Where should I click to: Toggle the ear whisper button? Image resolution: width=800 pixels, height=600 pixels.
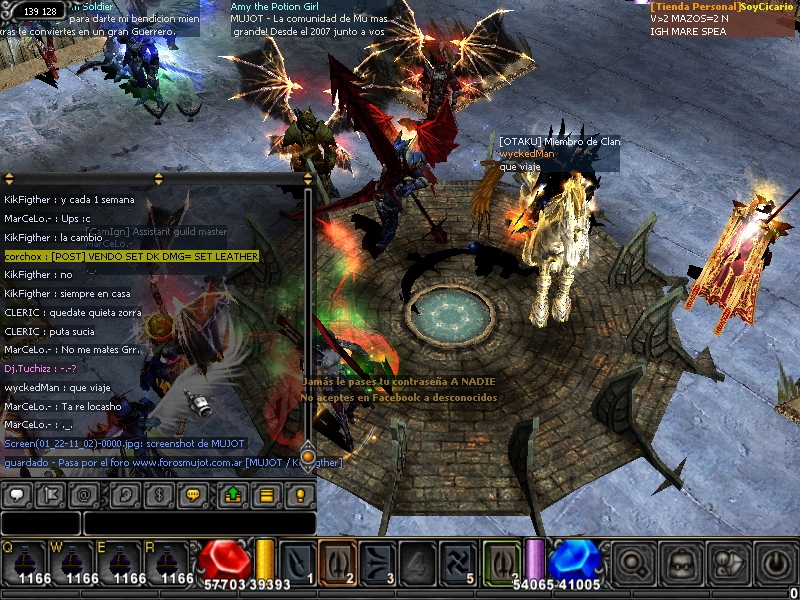(124, 495)
